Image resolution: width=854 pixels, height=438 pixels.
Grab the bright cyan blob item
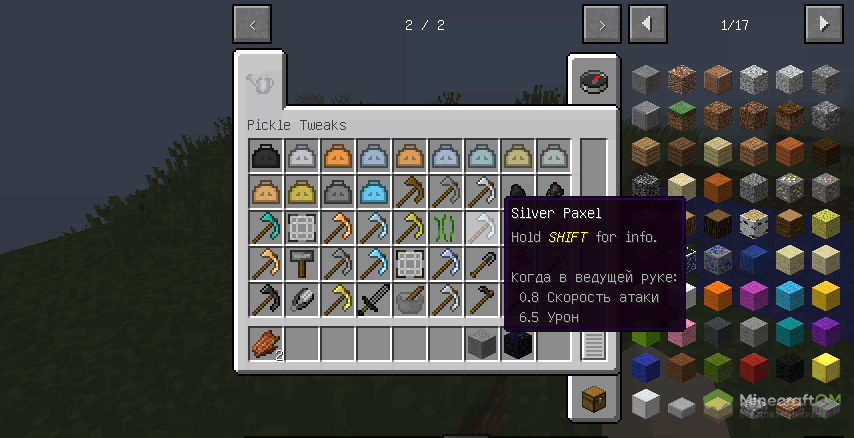[374, 192]
